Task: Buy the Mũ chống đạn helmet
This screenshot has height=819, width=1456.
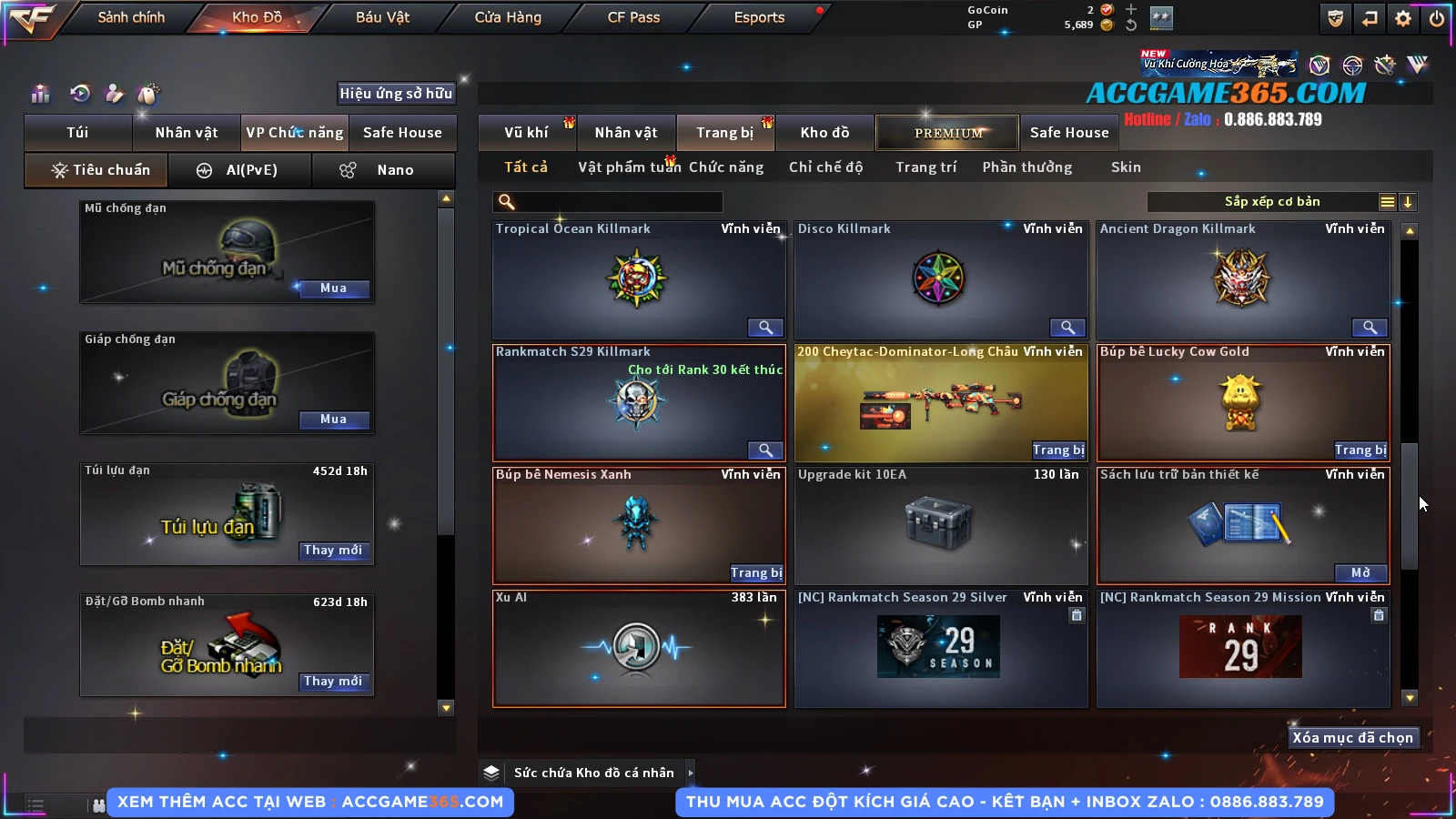Action: [x=333, y=288]
